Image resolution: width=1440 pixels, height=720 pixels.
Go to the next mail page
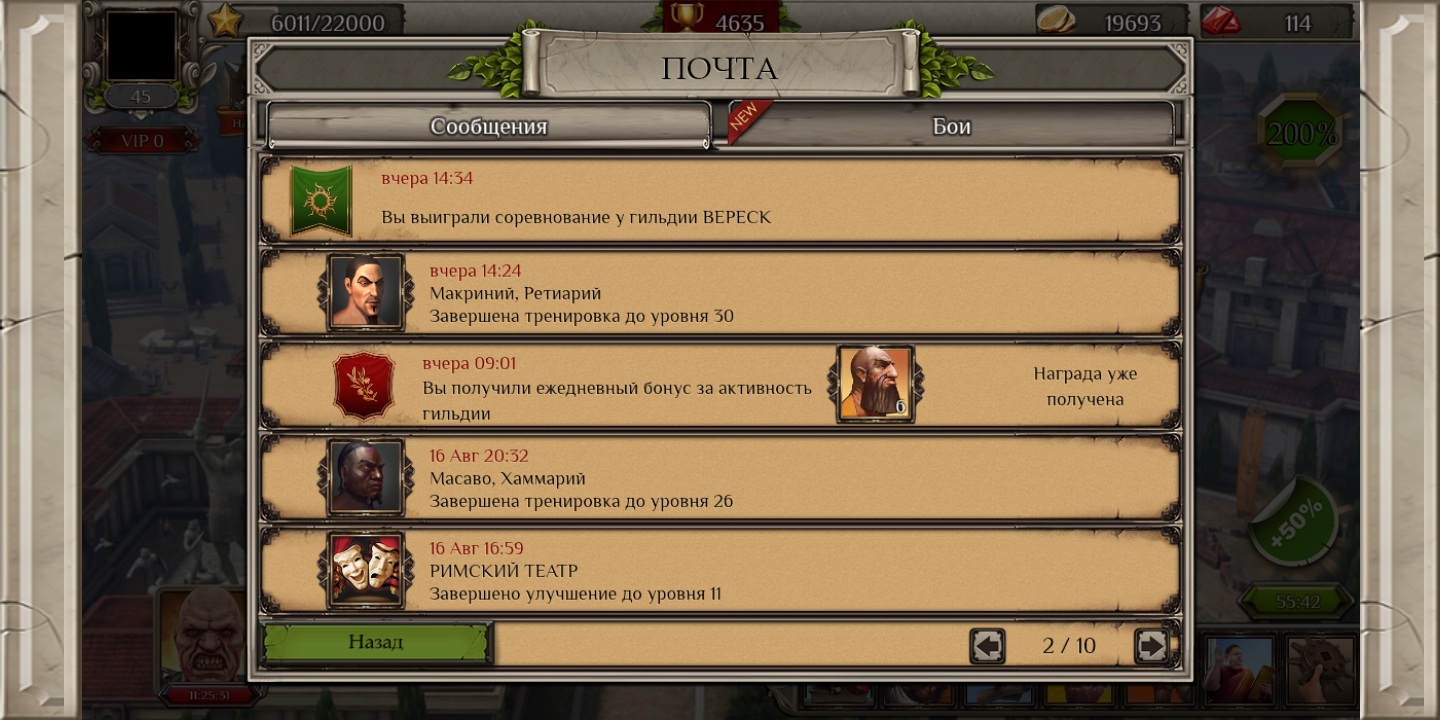(1151, 646)
